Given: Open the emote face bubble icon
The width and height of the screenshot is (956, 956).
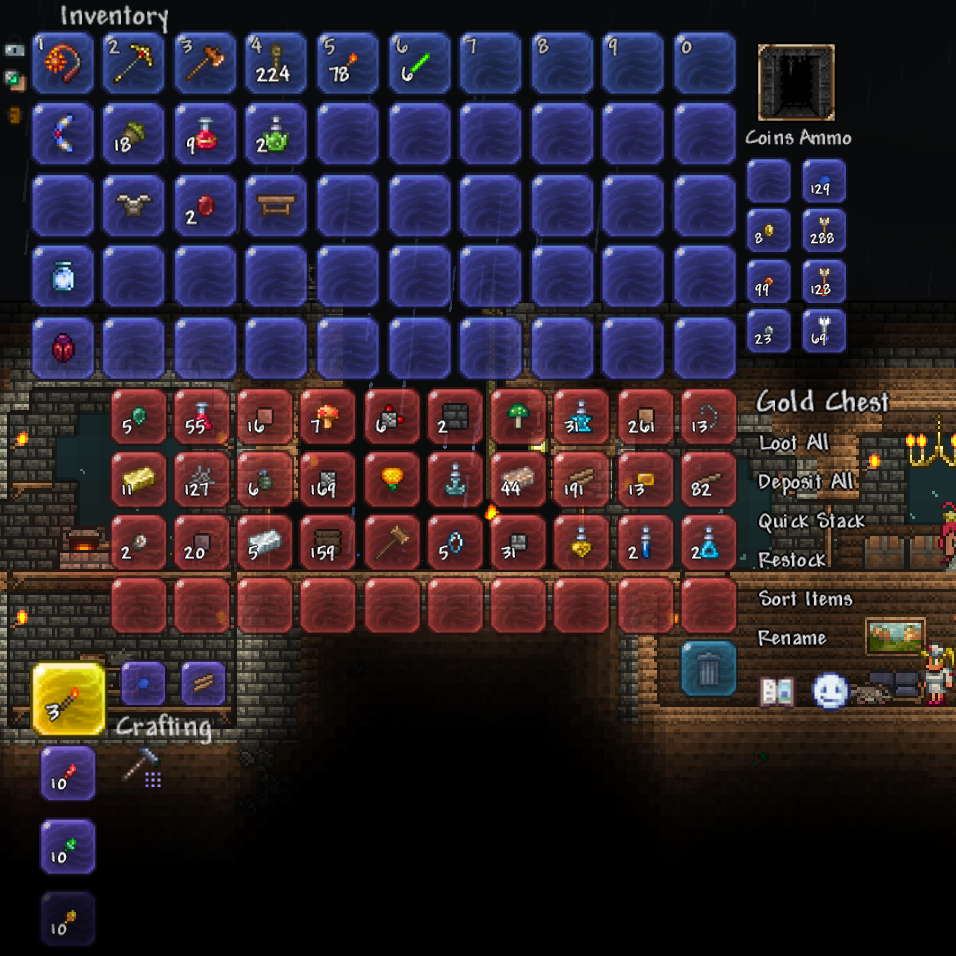Looking at the screenshot, I should tap(829, 691).
